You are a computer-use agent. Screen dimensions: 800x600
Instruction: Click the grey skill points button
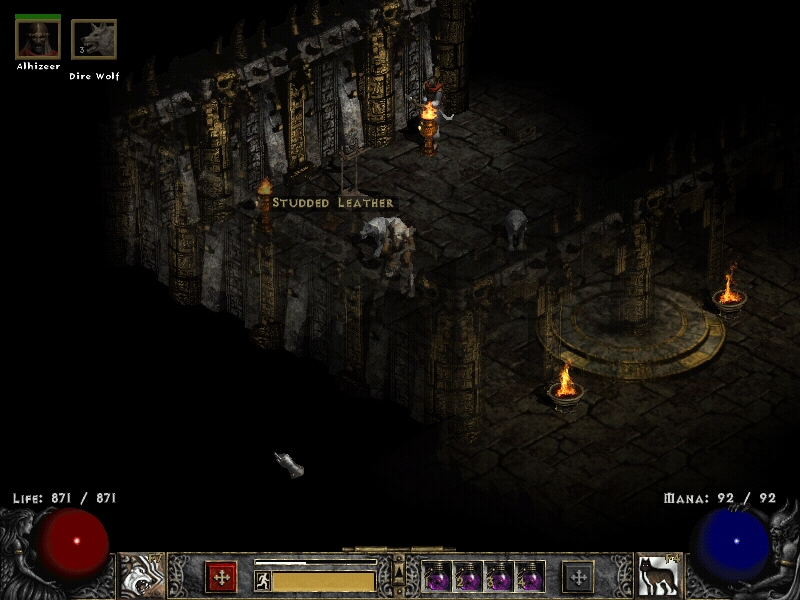tap(578, 577)
